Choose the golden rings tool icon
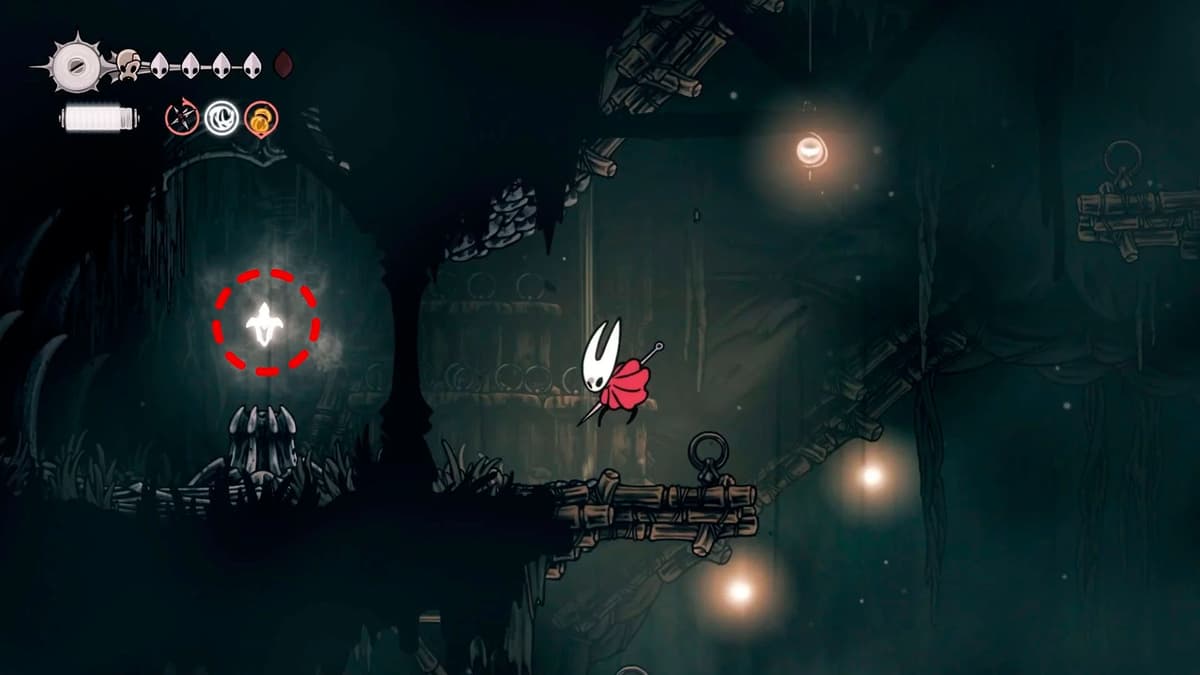The image size is (1200, 675). pos(261,119)
